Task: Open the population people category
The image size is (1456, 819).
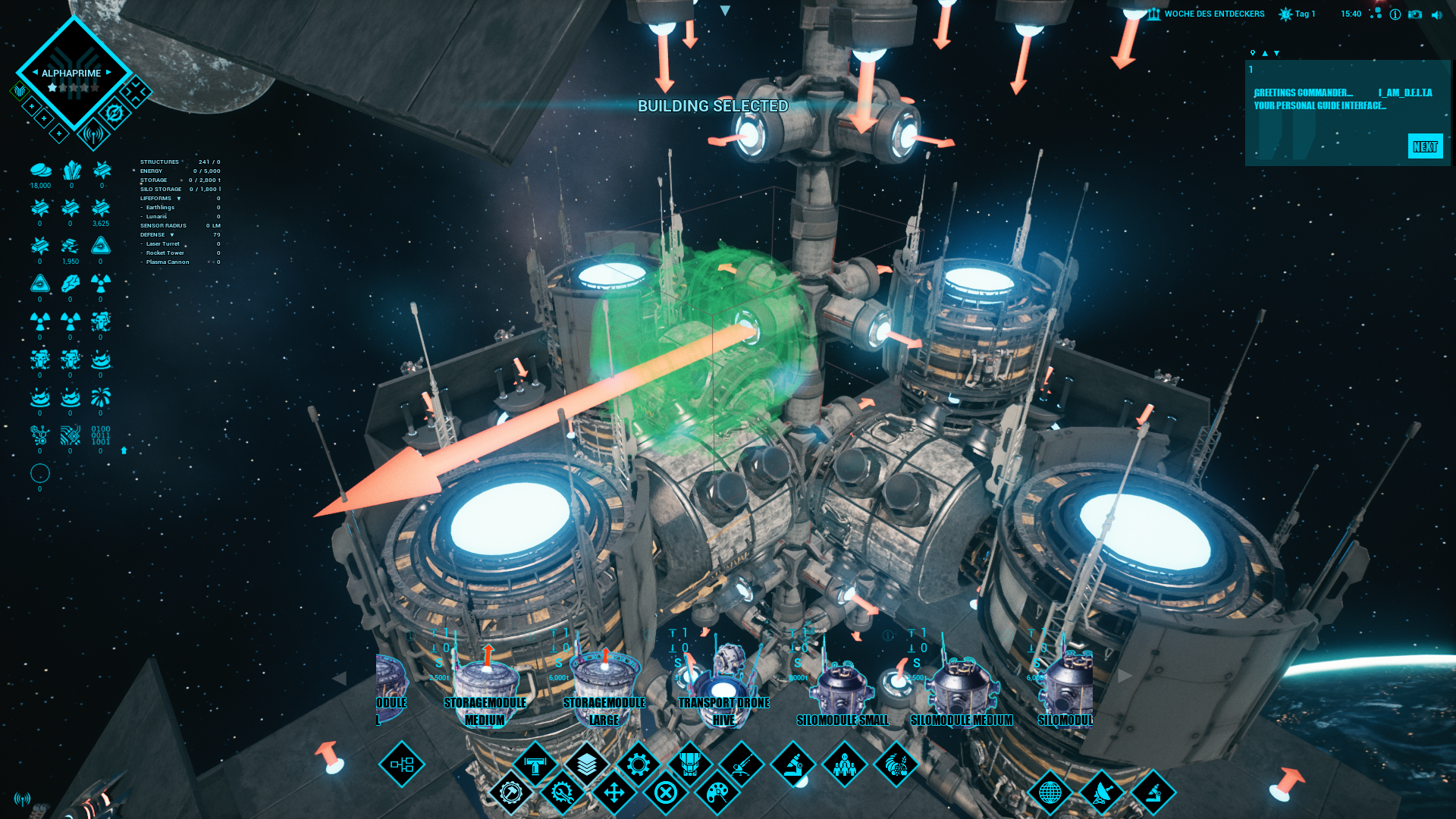Action: click(844, 764)
